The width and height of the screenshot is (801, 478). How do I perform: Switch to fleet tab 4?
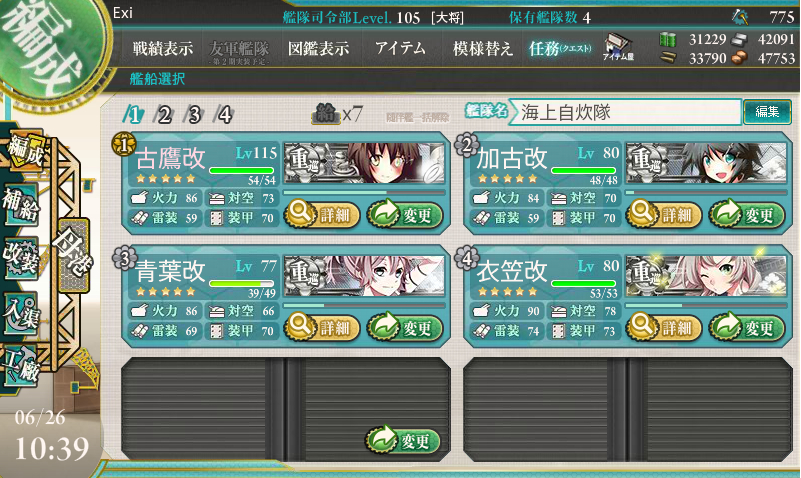tap(224, 114)
